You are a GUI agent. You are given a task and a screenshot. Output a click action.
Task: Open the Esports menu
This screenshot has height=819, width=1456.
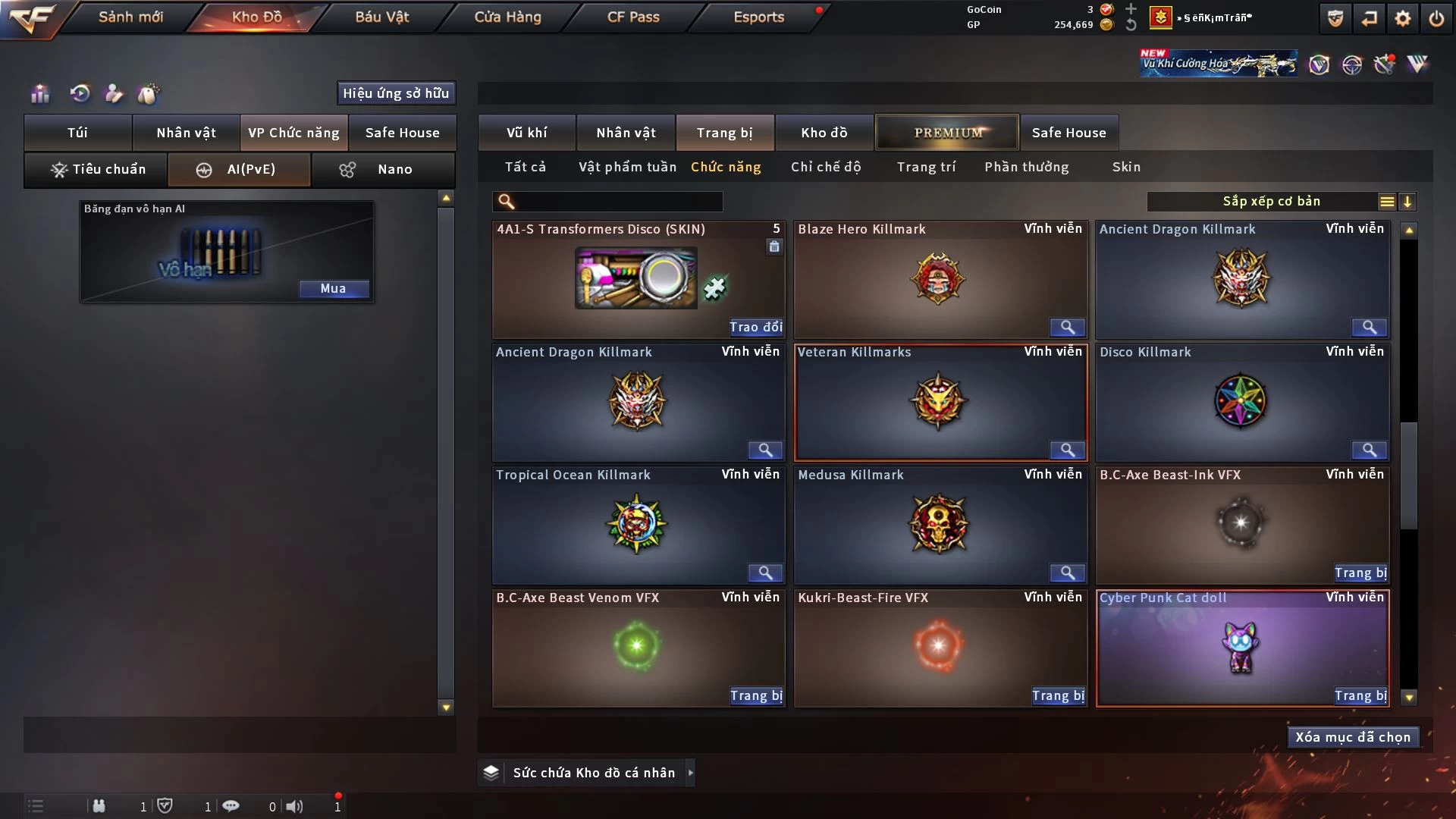click(x=758, y=17)
